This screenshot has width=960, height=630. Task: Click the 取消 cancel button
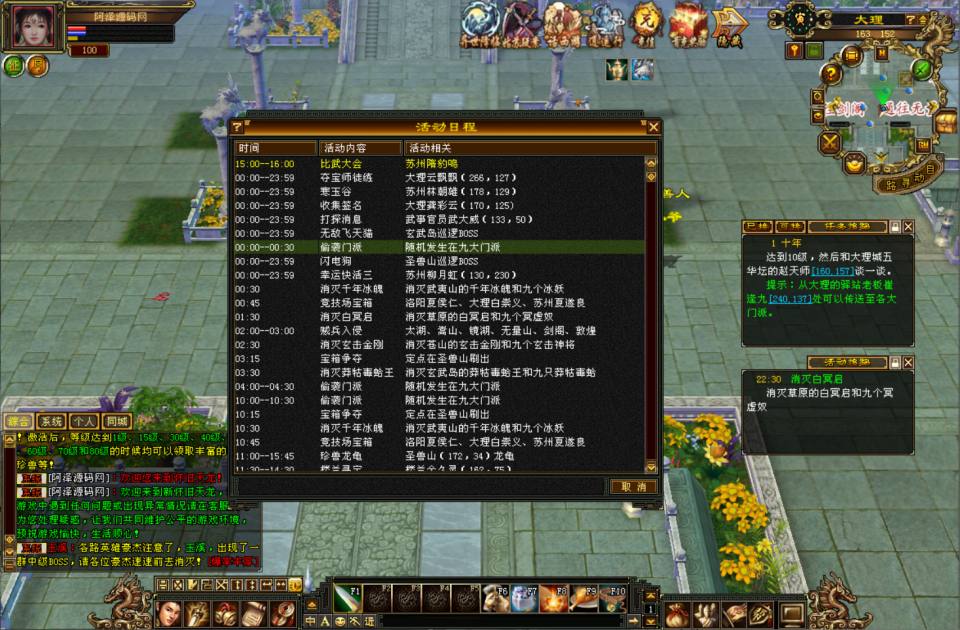tap(633, 487)
